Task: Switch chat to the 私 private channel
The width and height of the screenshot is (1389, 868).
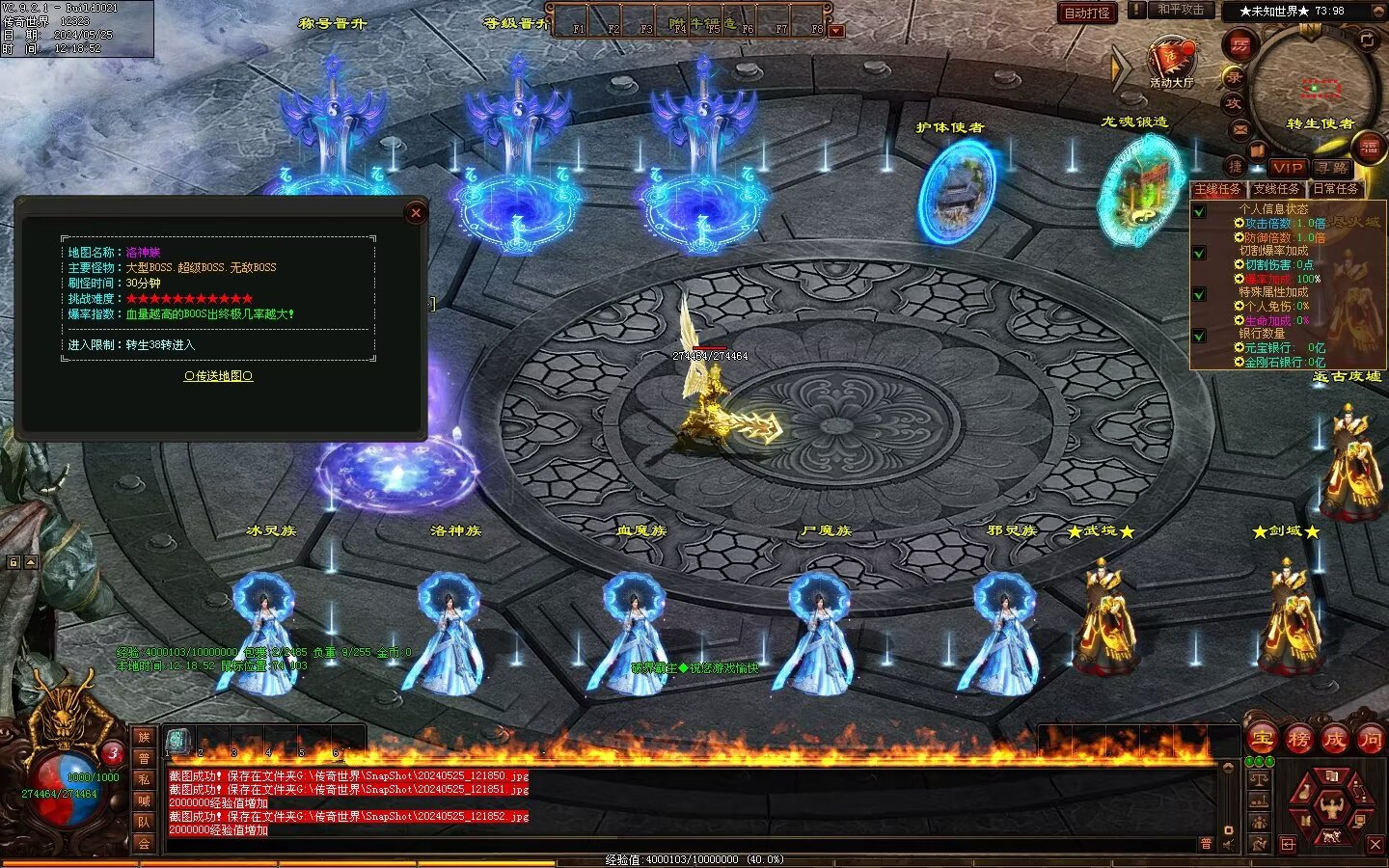Action: 144,779
